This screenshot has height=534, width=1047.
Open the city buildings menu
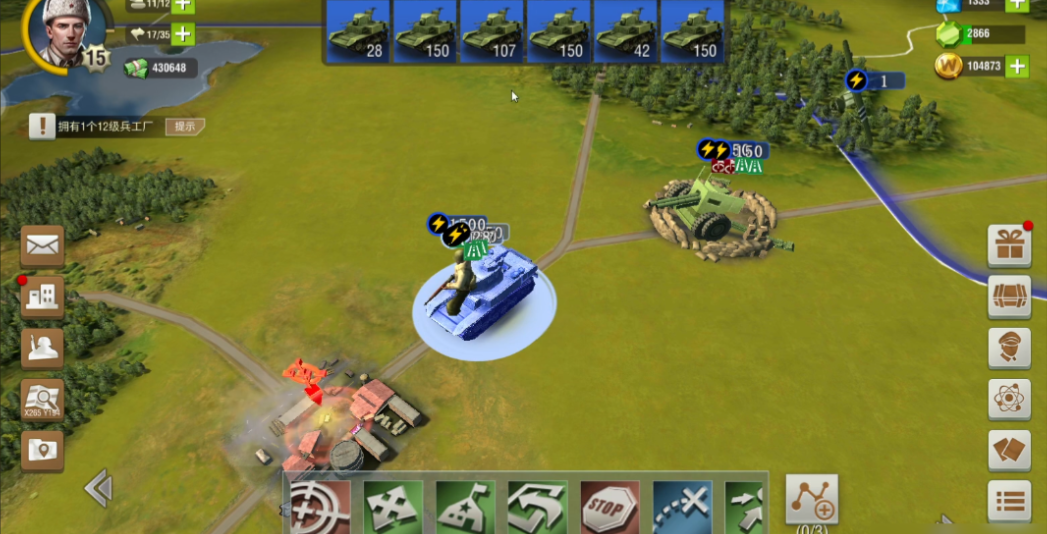[x=43, y=297]
